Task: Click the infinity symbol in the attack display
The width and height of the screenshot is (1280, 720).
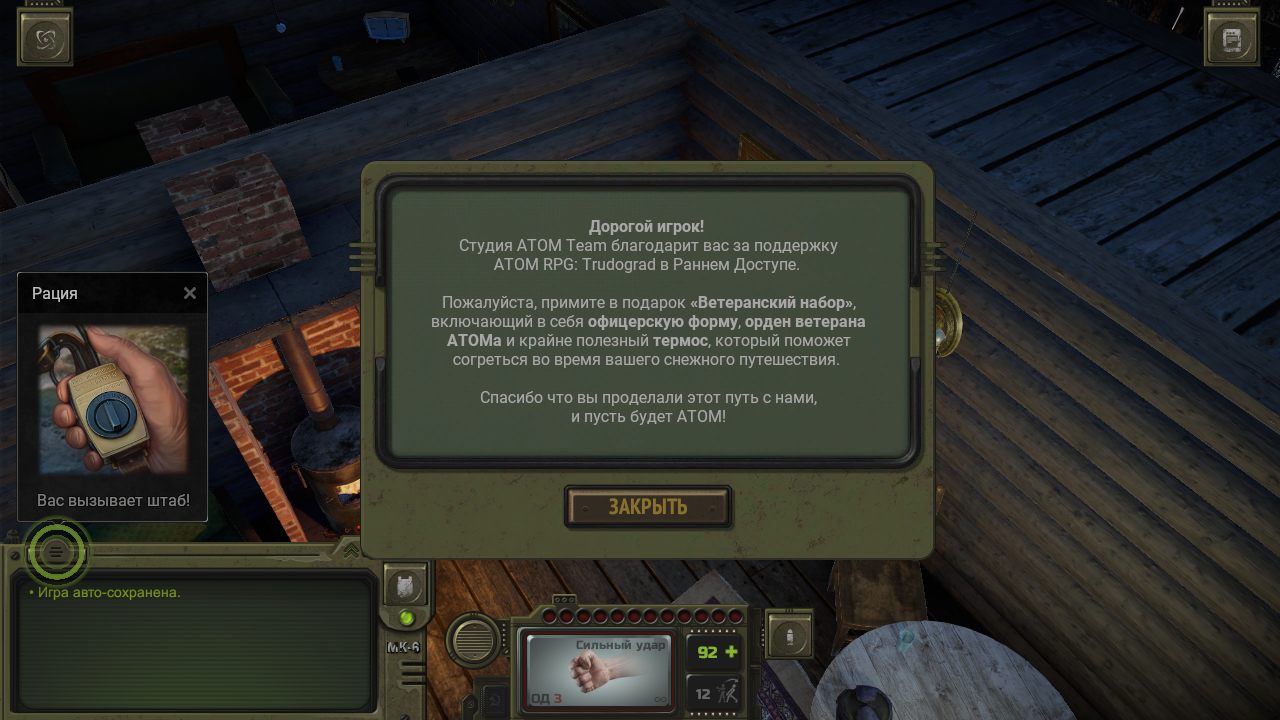Action: click(660, 698)
